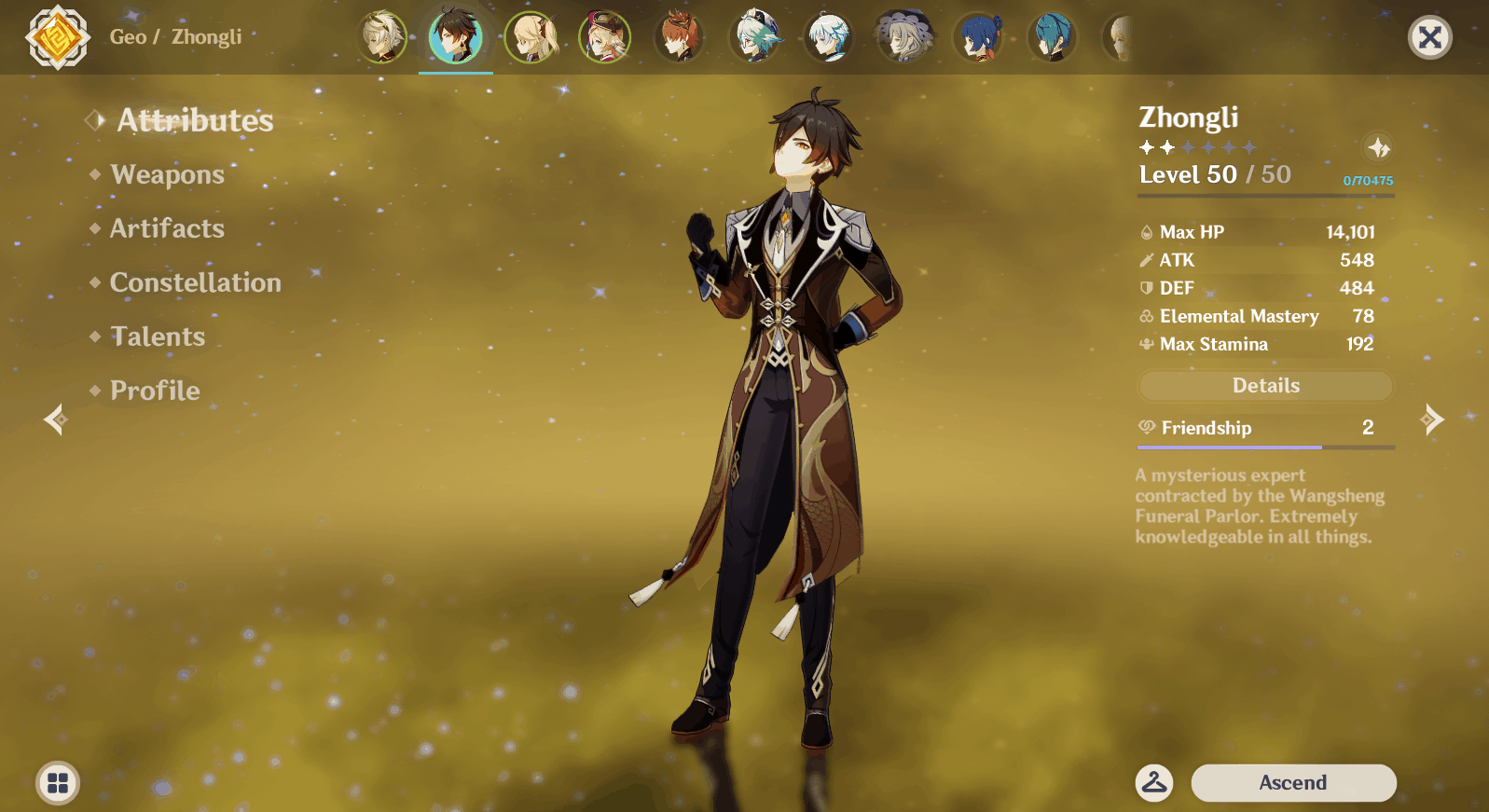Close the character screen
Screen dimensions: 1489x812
point(1429,37)
